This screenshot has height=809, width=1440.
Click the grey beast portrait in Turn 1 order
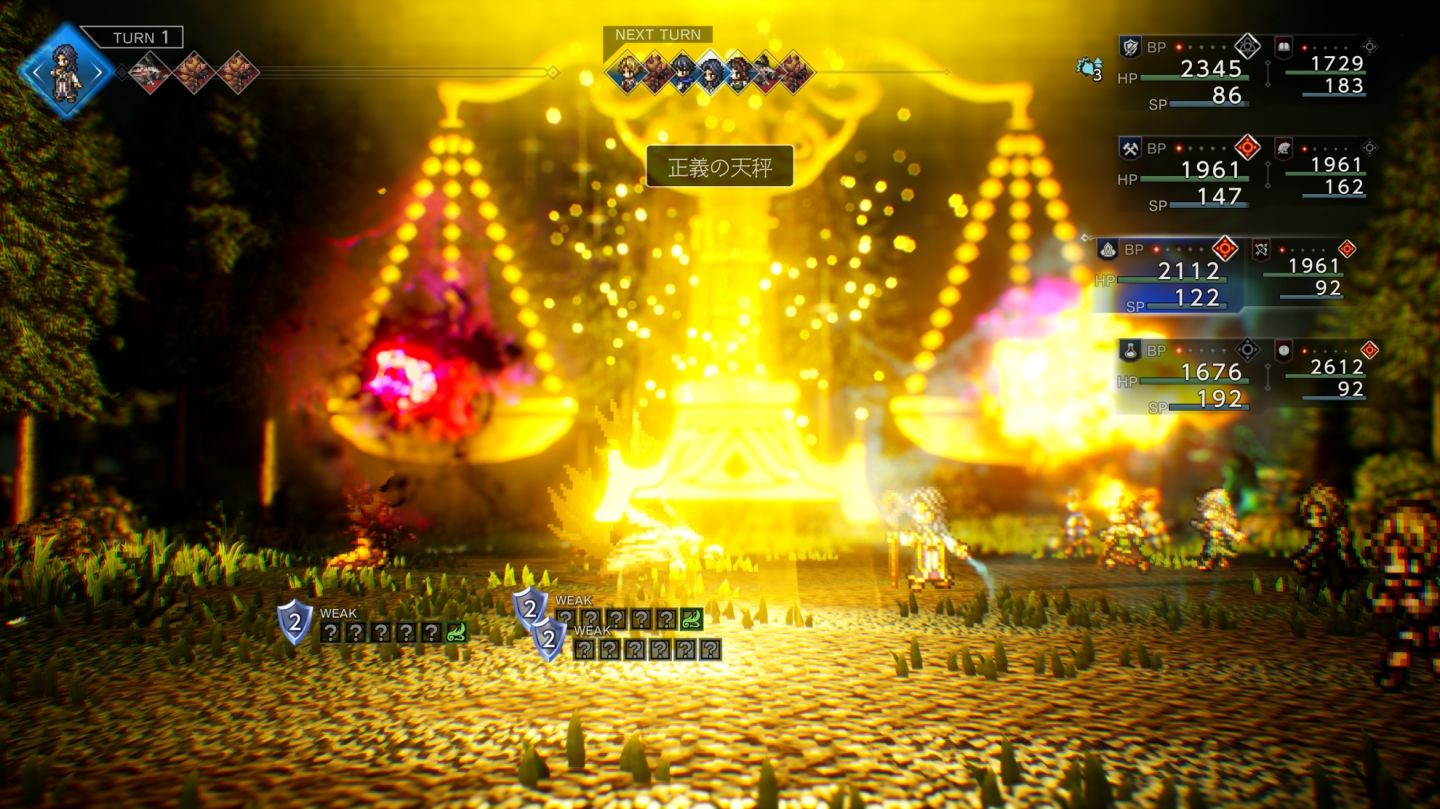151,72
